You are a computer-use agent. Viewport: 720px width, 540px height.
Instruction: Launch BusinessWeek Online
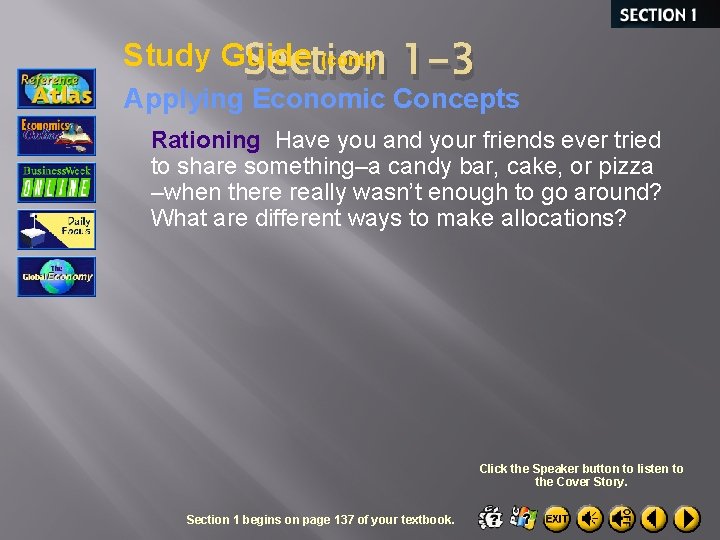click(x=56, y=183)
